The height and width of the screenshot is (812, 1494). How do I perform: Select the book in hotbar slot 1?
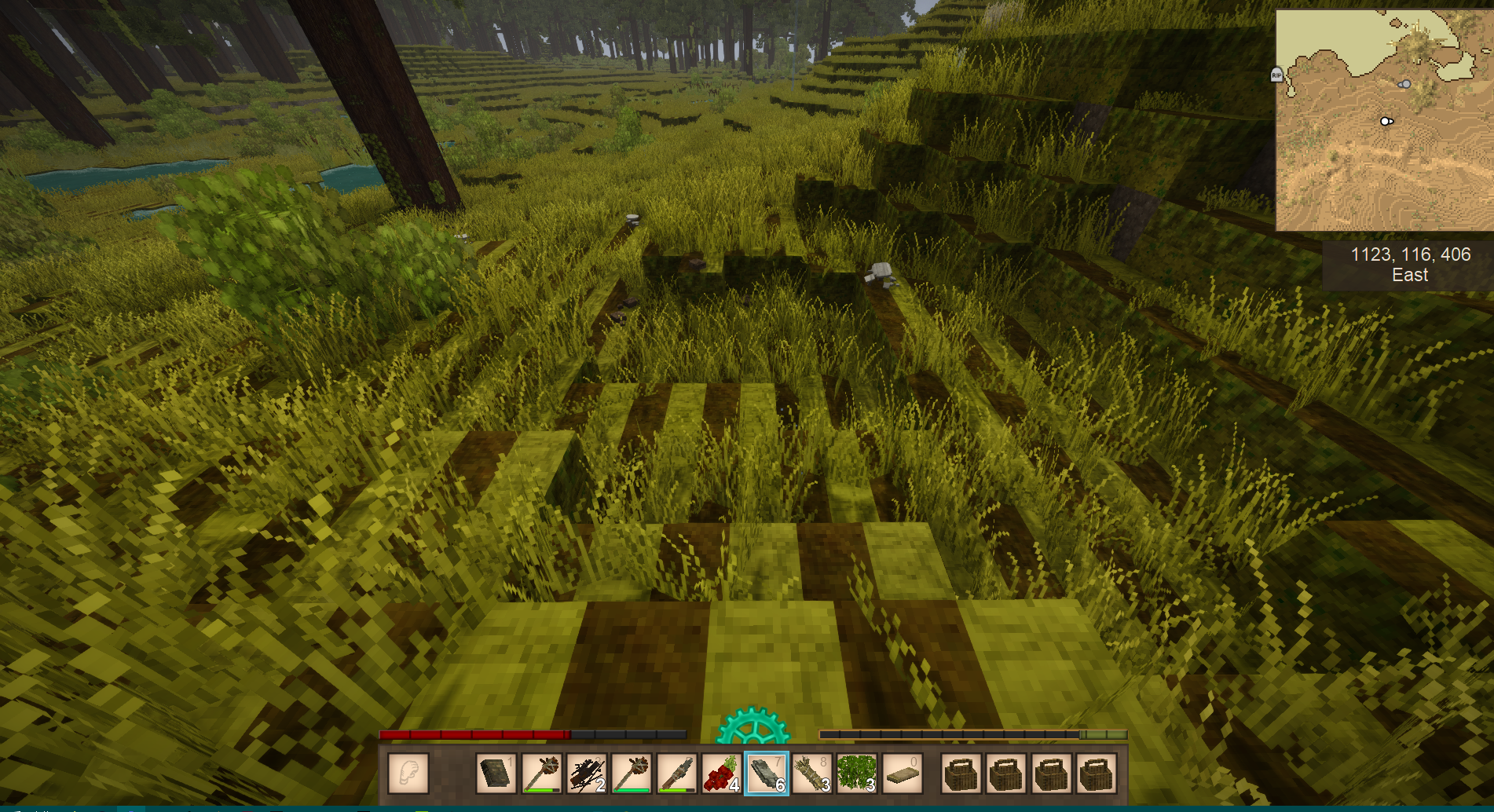(x=496, y=774)
